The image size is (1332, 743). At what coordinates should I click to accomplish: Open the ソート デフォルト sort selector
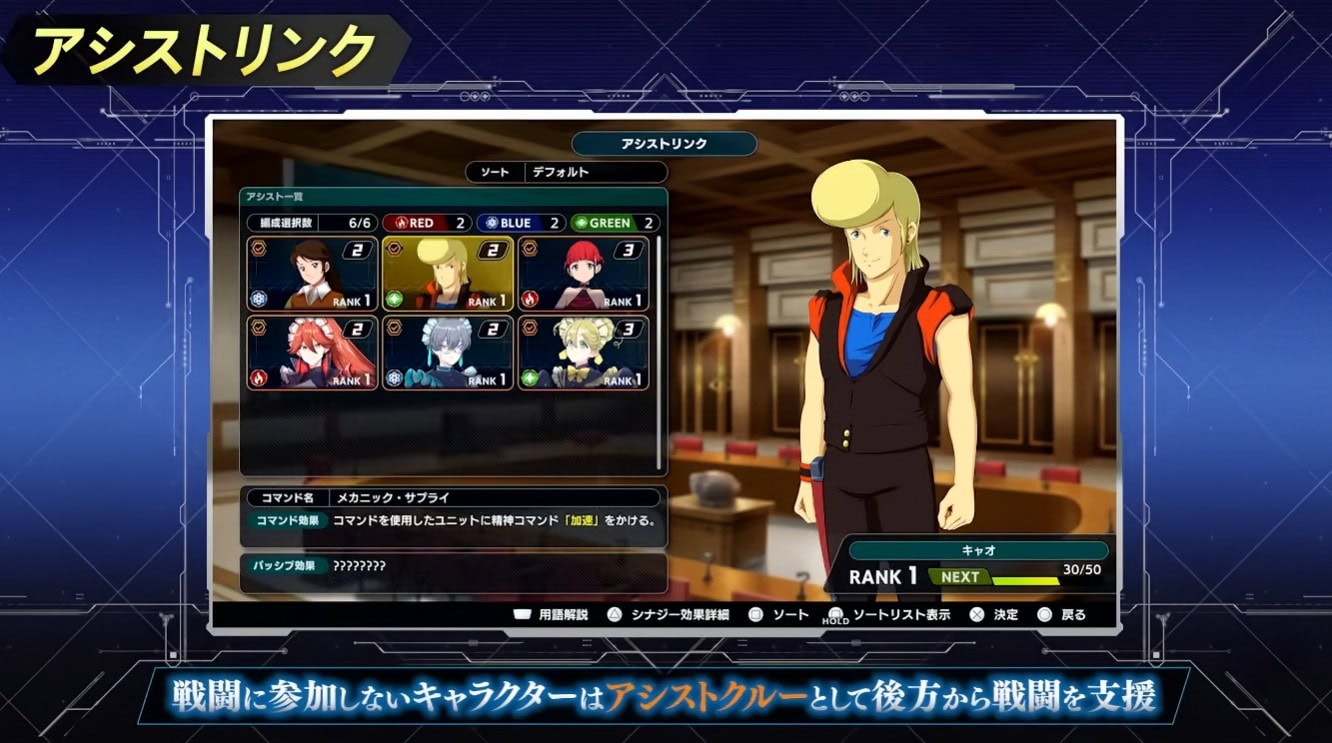566,172
